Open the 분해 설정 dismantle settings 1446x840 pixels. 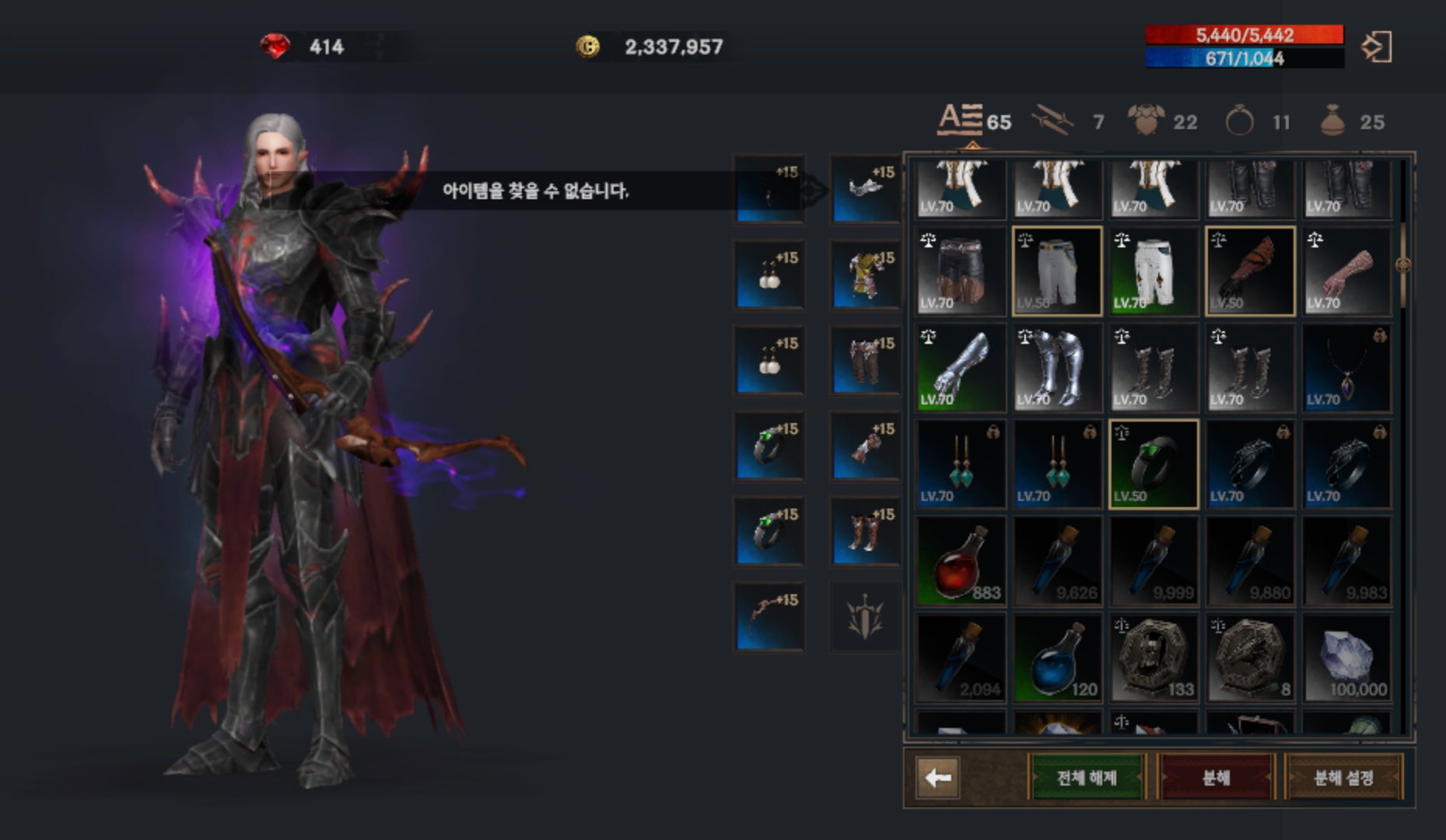1343,777
